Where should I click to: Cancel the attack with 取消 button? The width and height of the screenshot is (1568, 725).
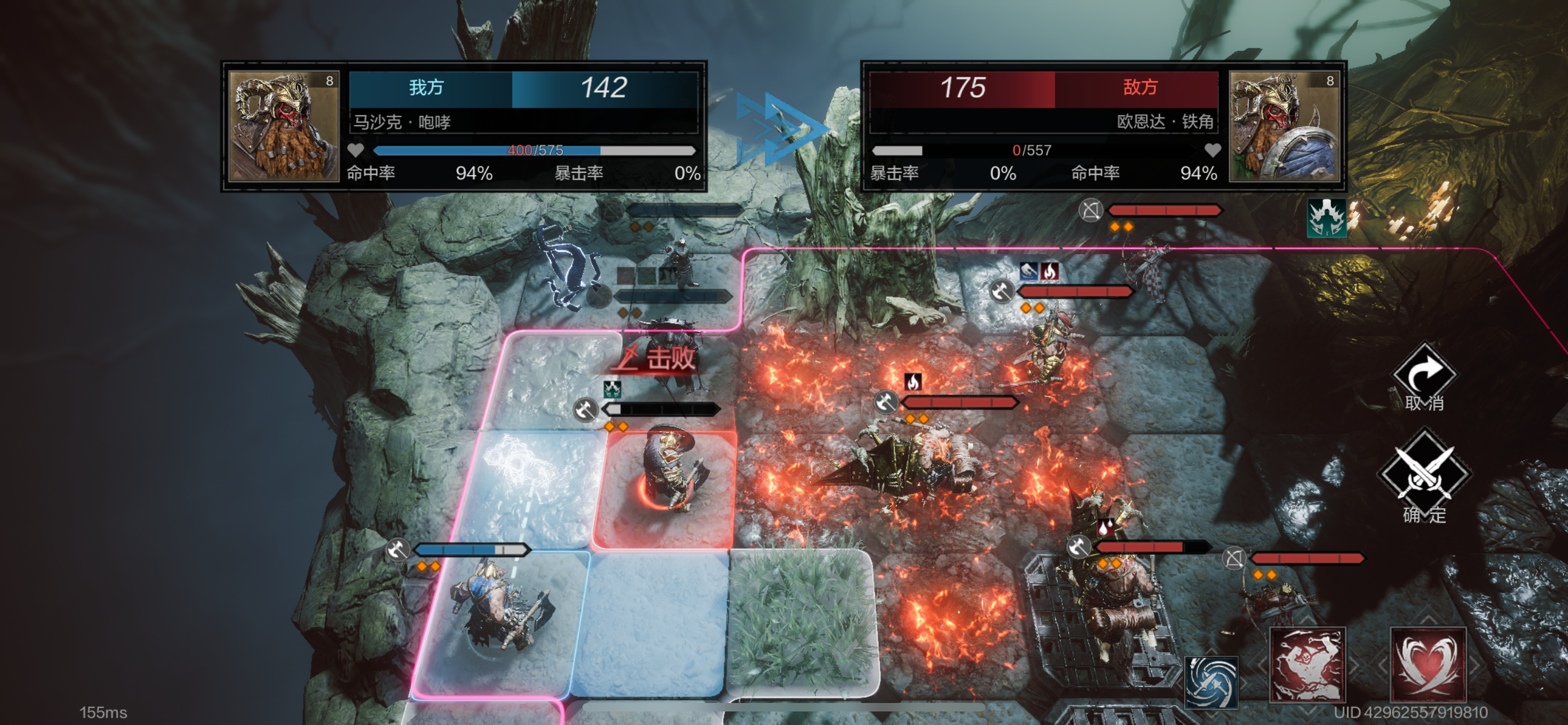pyautogui.click(x=1424, y=375)
